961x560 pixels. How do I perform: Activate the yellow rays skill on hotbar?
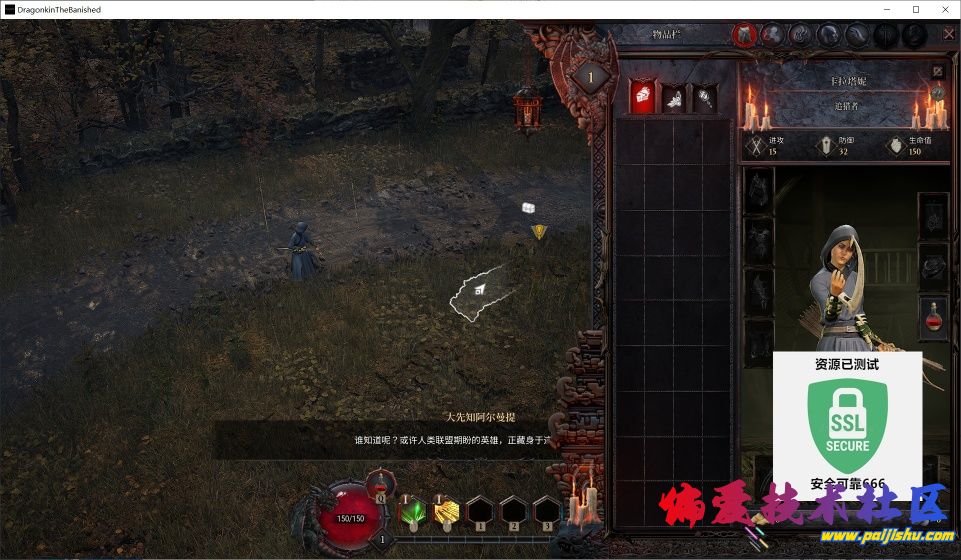pos(445,512)
